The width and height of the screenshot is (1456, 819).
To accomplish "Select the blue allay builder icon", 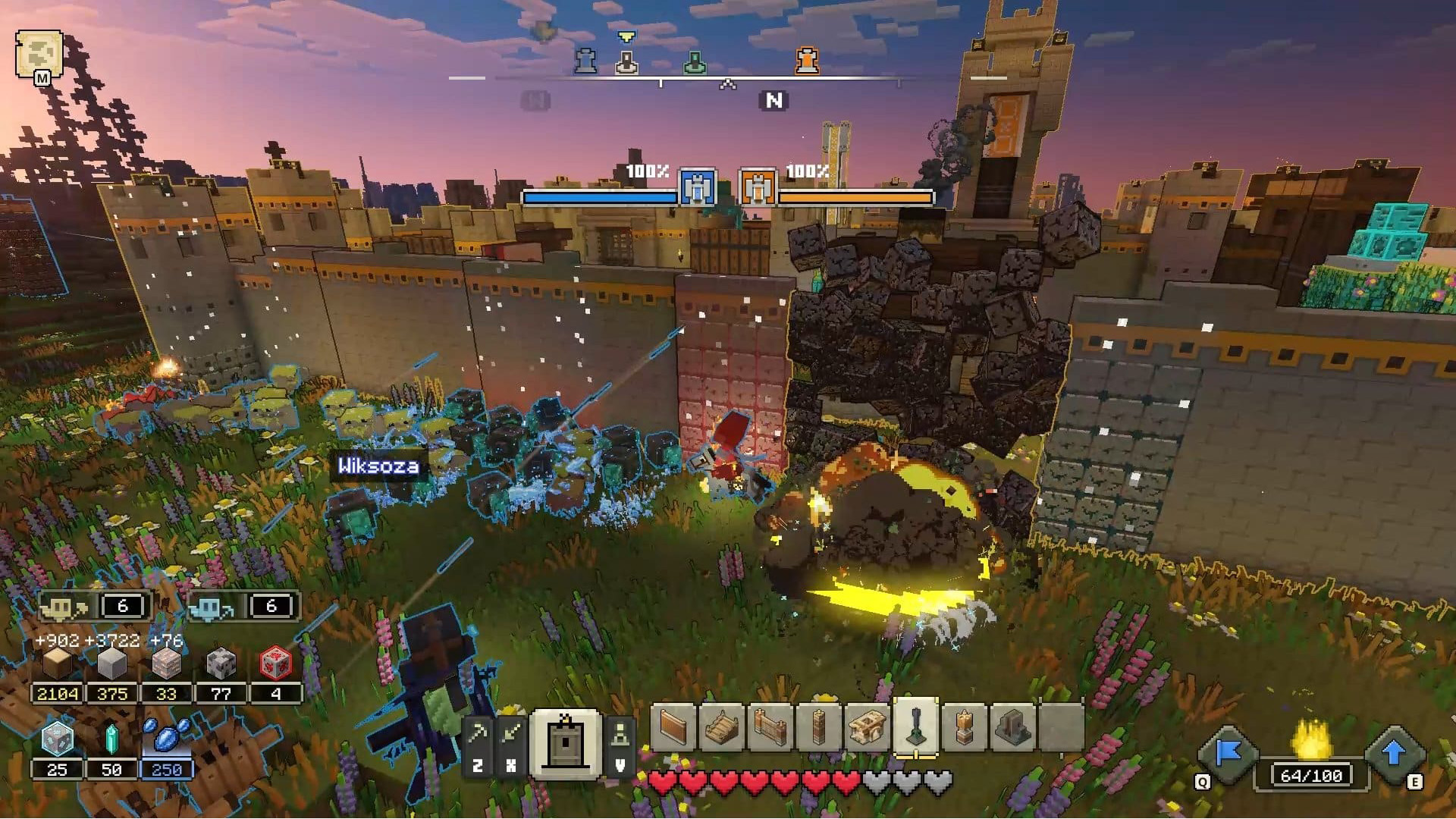I will [x=211, y=607].
